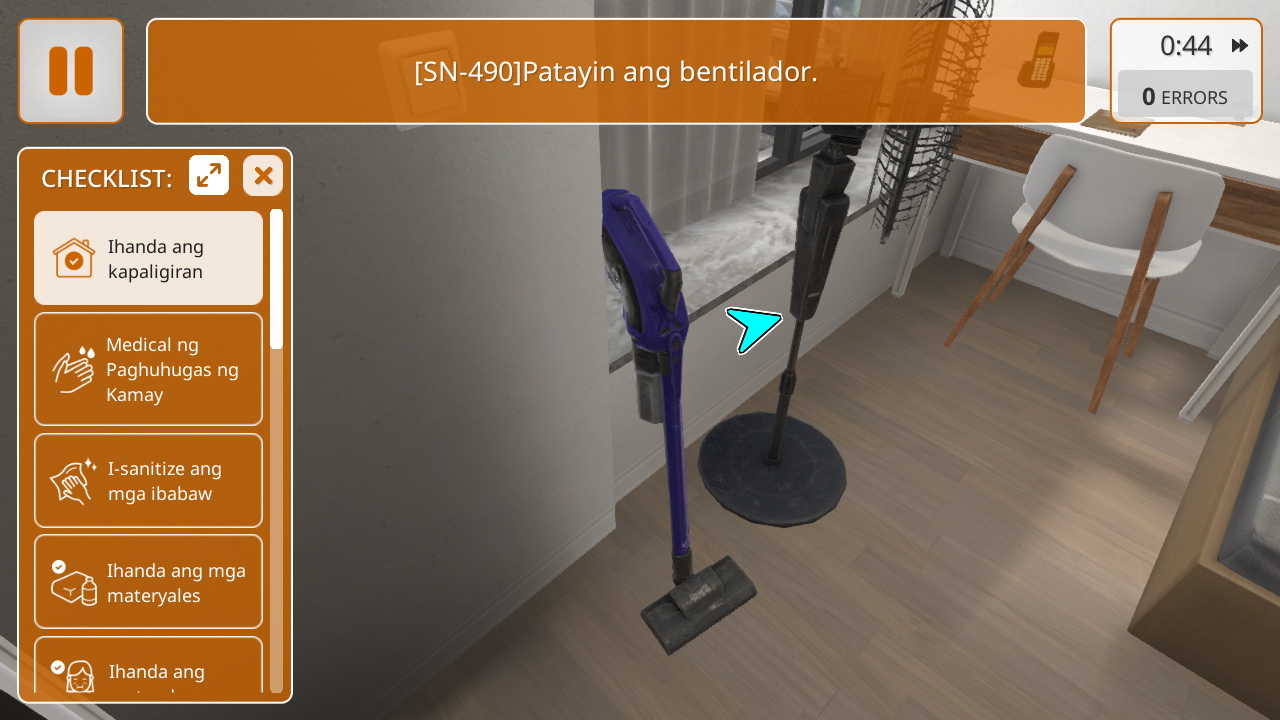Click the fast-forward arrows beside the timer
This screenshot has width=1280, height=720.
click(1240, 45)
